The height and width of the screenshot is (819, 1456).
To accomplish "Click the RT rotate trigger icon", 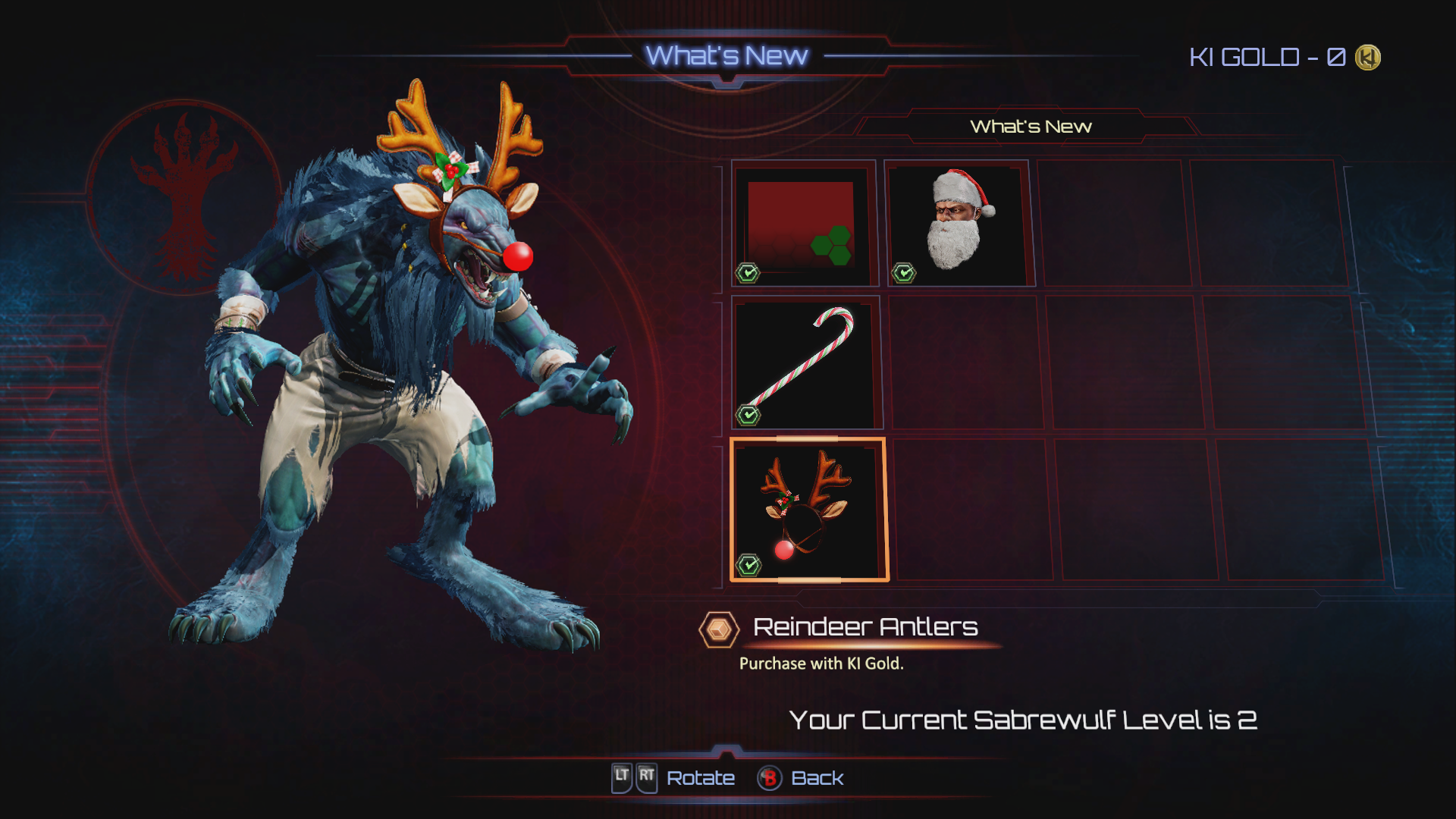I will pos(646,777).
